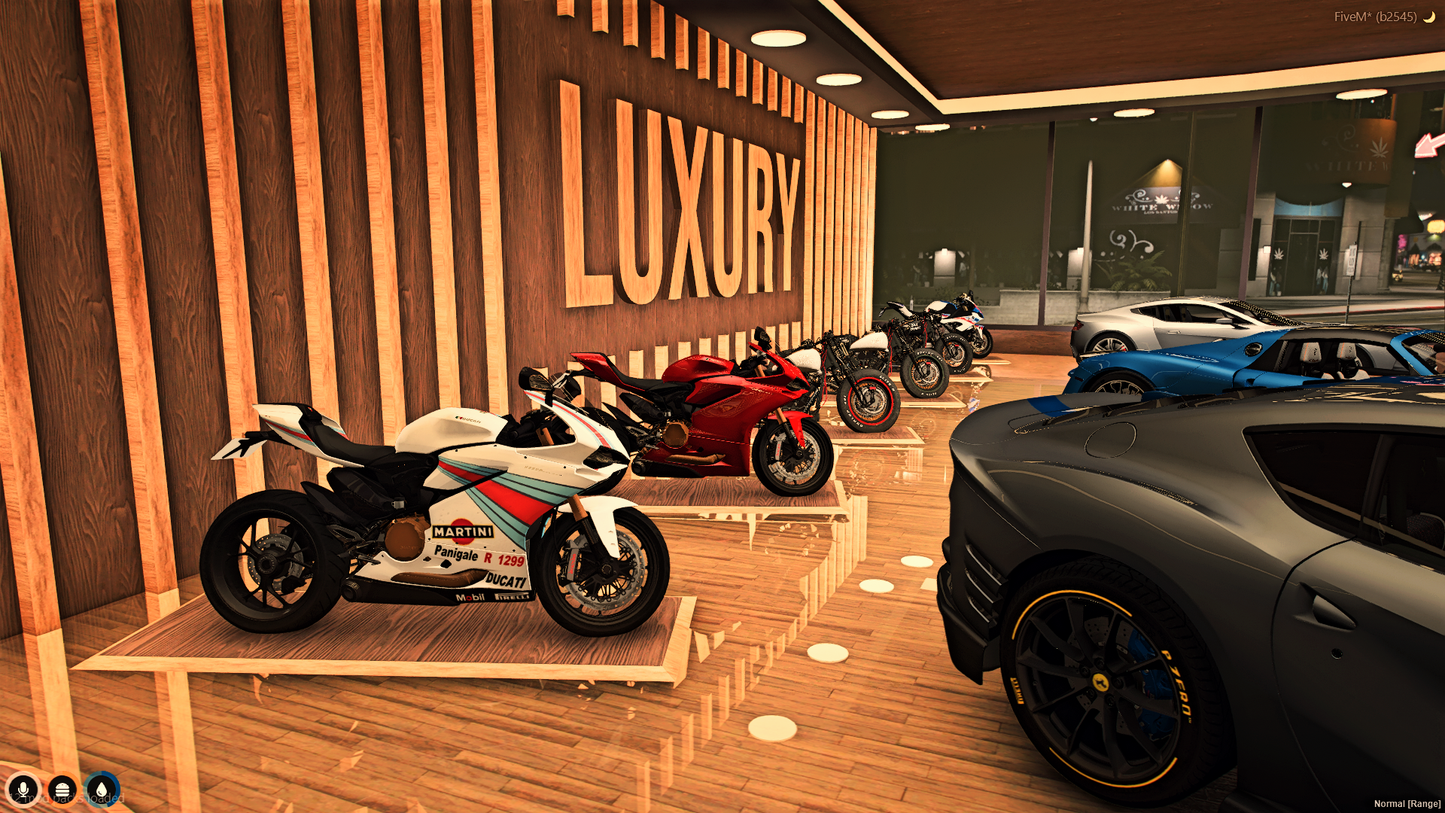
Task: Click the FiveM* (b2545) version watermark
Action: click(1375, 16)
